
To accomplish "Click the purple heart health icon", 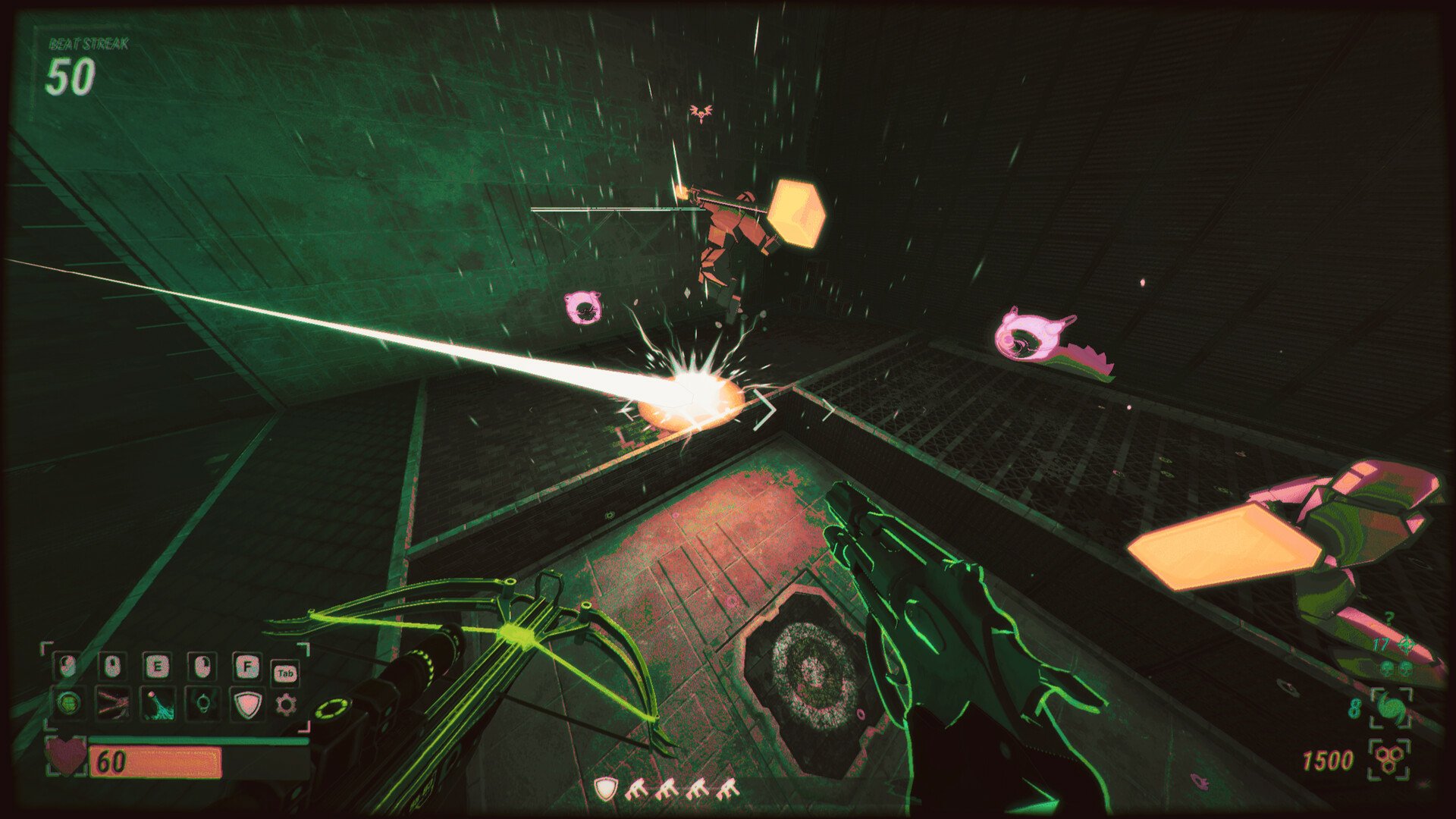I will (67, 755).
